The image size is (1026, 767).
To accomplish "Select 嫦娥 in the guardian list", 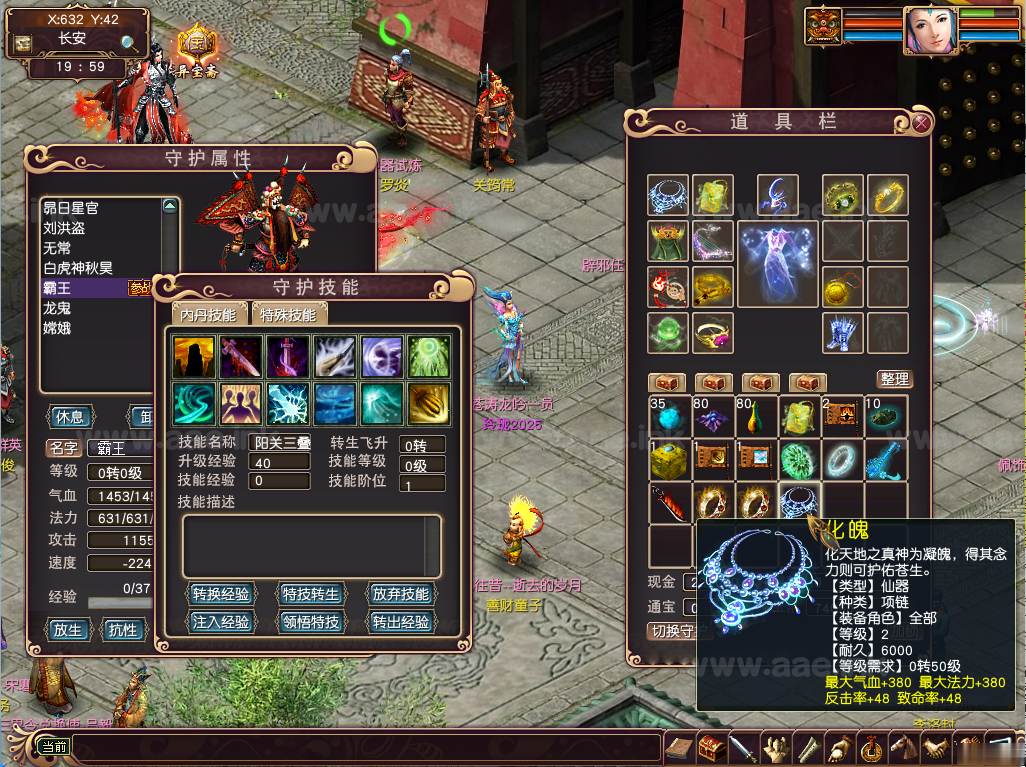I will coord(57,328).
